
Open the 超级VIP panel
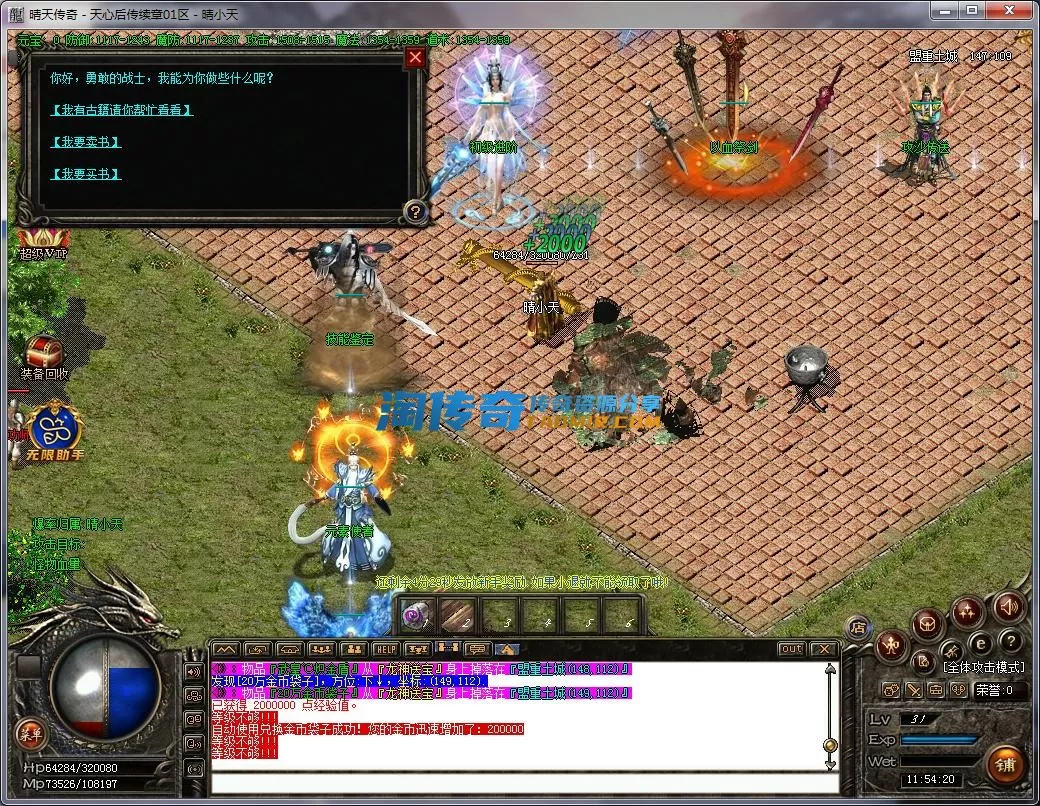pos(42,245)
